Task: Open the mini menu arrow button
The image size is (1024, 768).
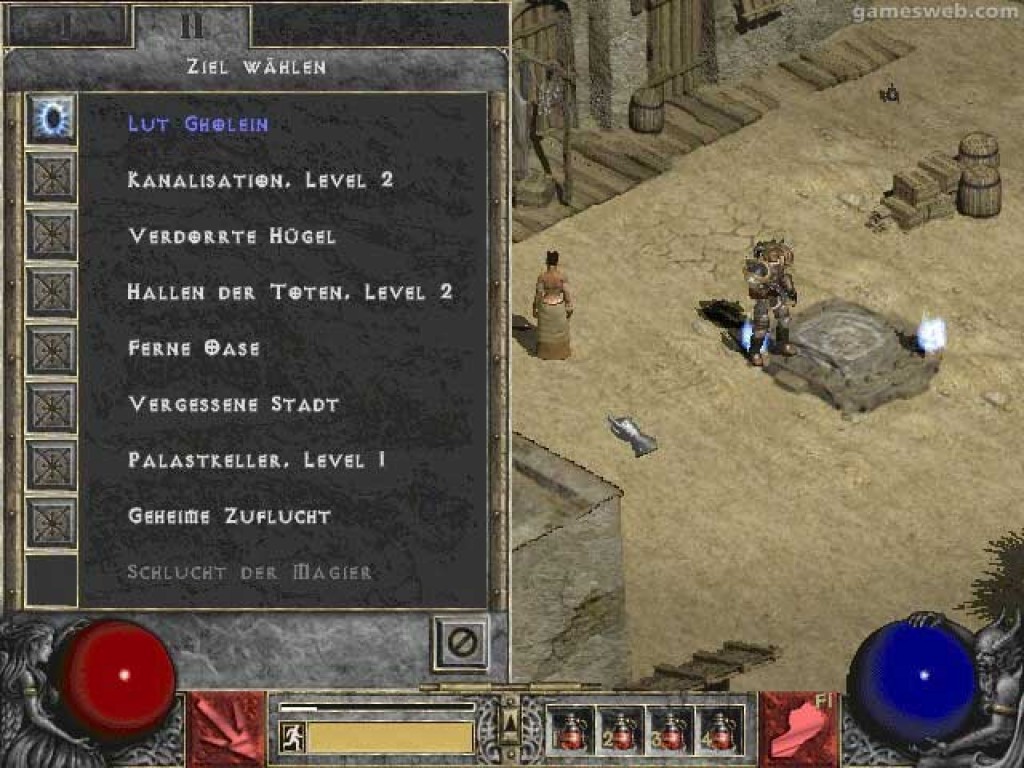Action: click(x=510, y=720)
